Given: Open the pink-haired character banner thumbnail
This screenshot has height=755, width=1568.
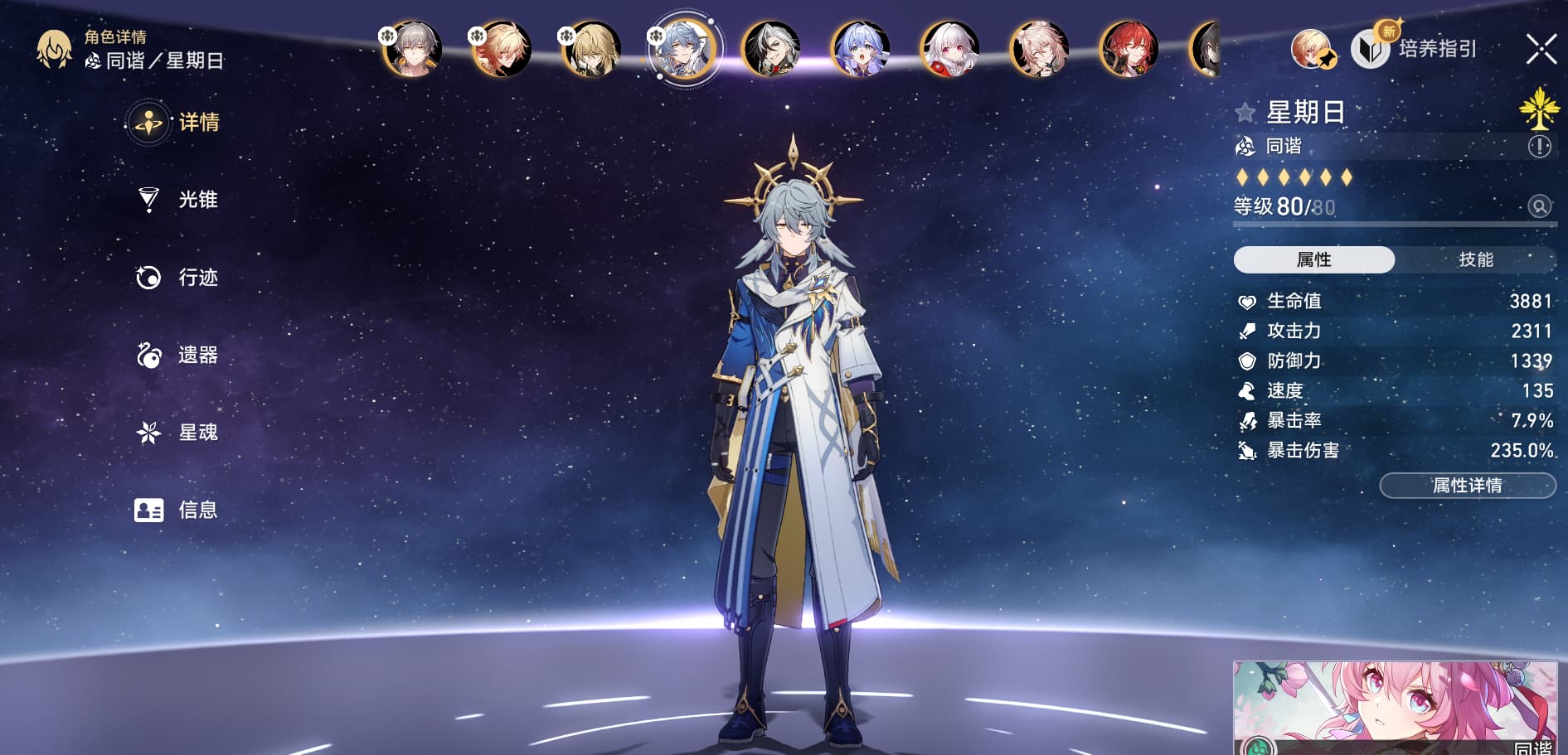Looking at the screenshot, I should tap(1395, 707).
